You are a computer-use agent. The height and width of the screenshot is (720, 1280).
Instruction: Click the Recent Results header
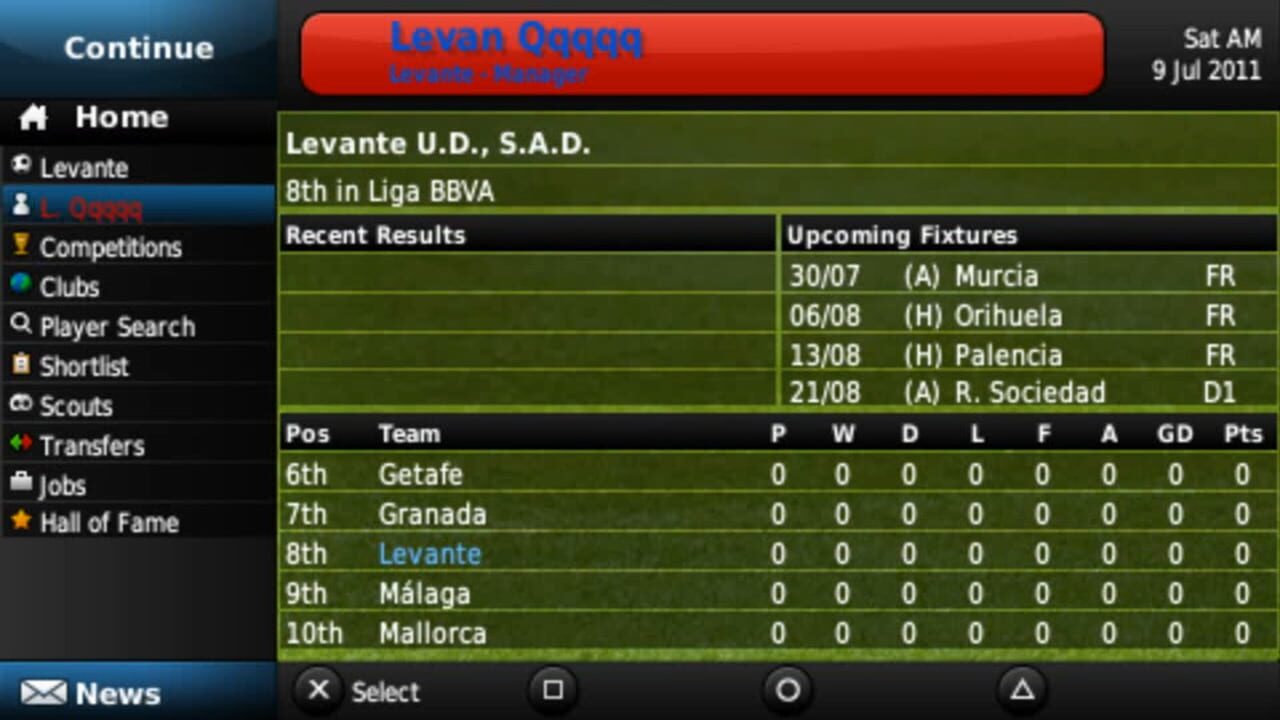373,236
